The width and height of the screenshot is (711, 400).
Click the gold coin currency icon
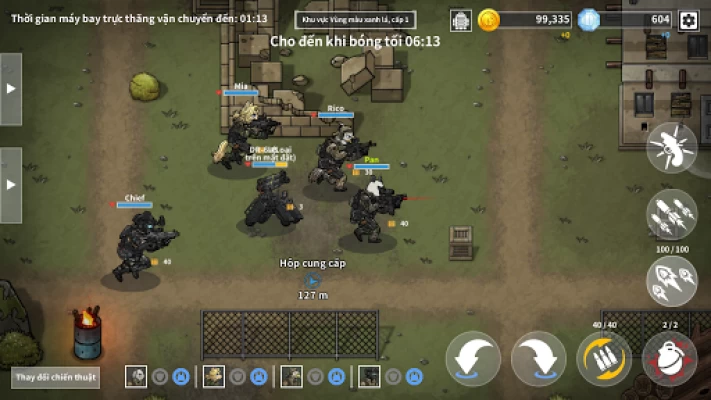point(489,19)
